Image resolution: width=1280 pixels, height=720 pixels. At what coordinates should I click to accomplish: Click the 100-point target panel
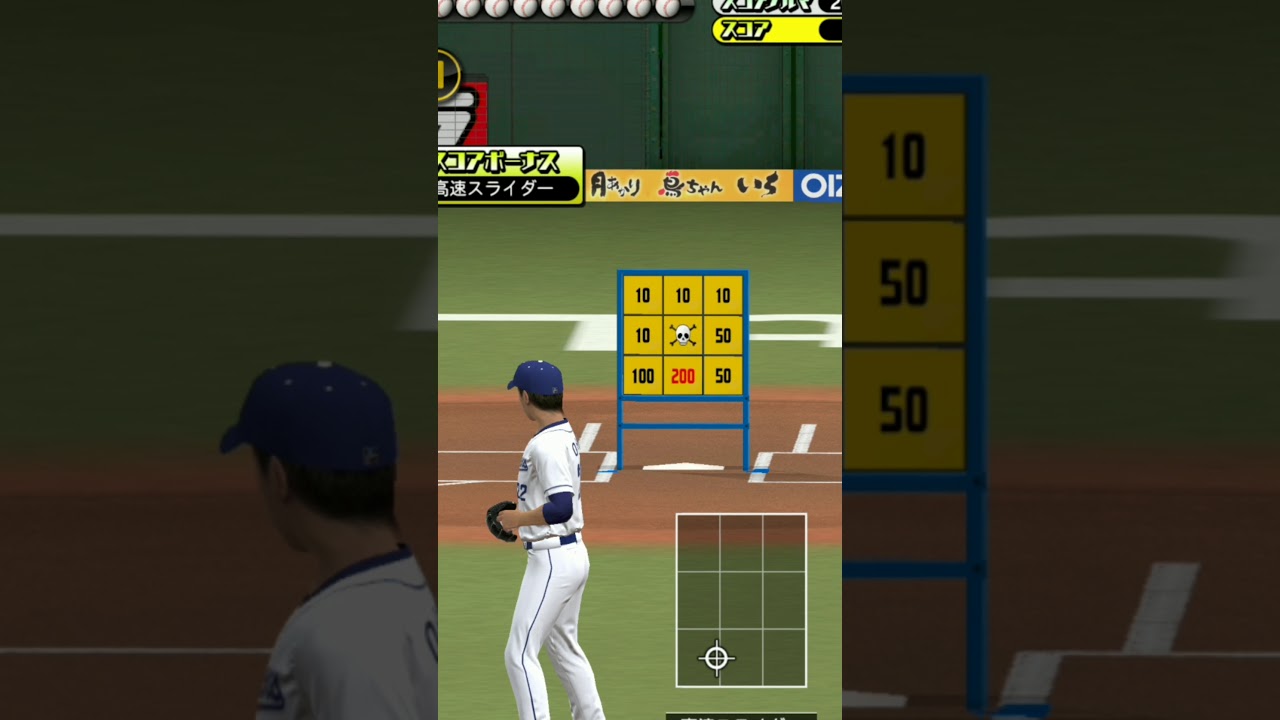(643, 377)
